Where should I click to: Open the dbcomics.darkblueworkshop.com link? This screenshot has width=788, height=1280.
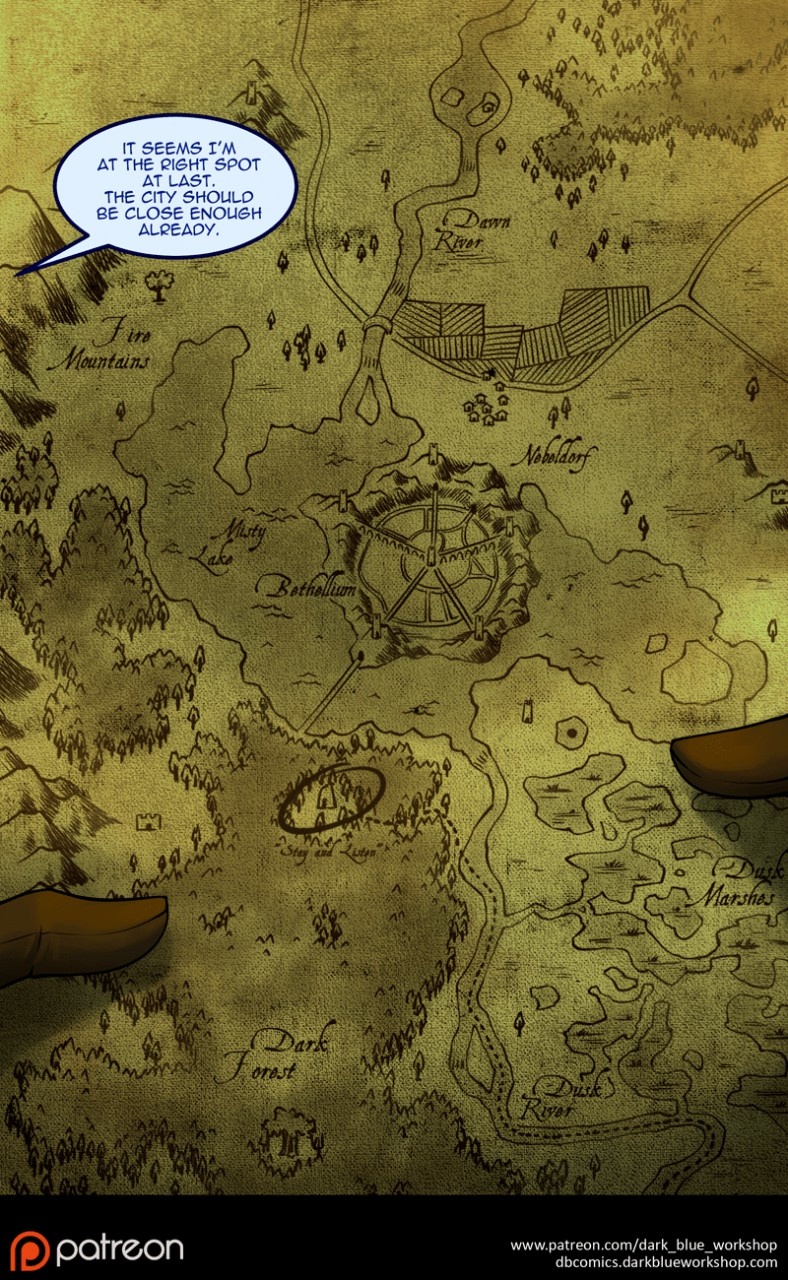coord(643,1262)
